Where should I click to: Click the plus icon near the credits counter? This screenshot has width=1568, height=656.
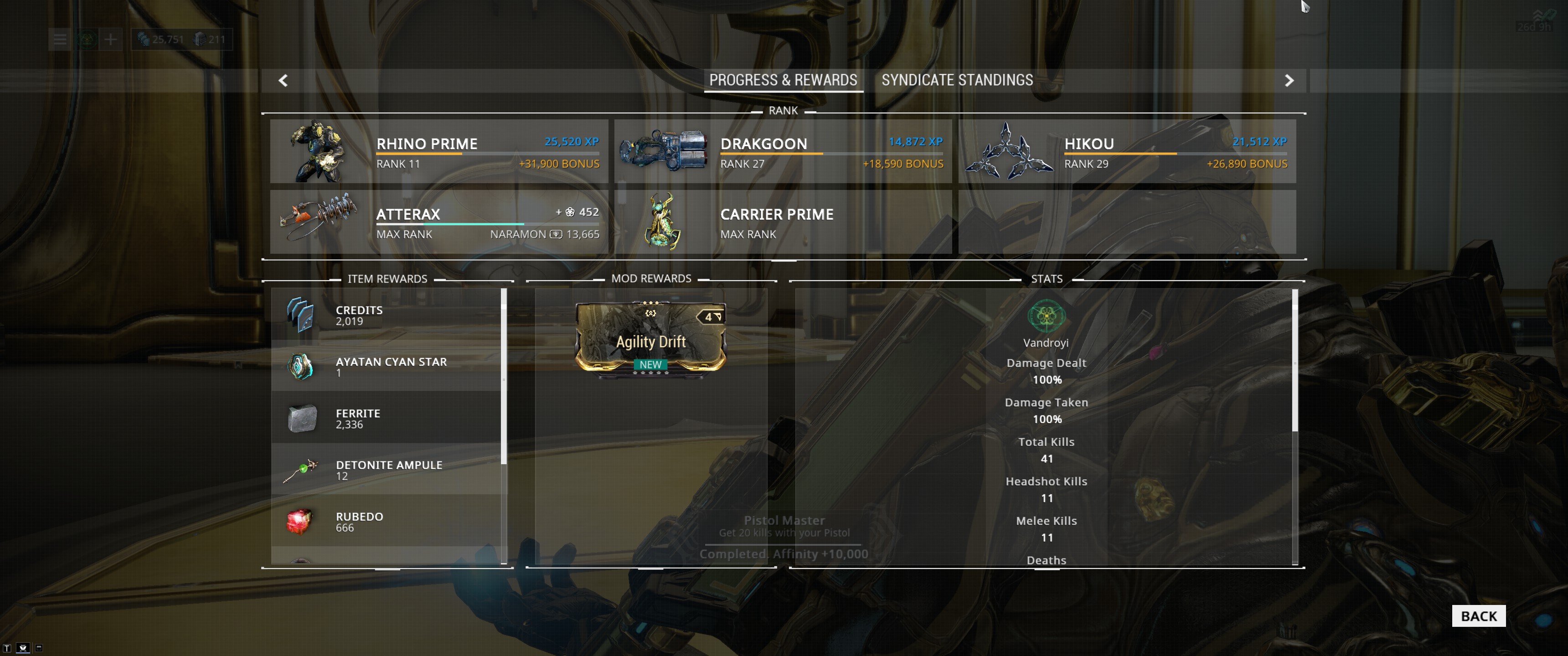pyautogui.click(x=110, y=40)
